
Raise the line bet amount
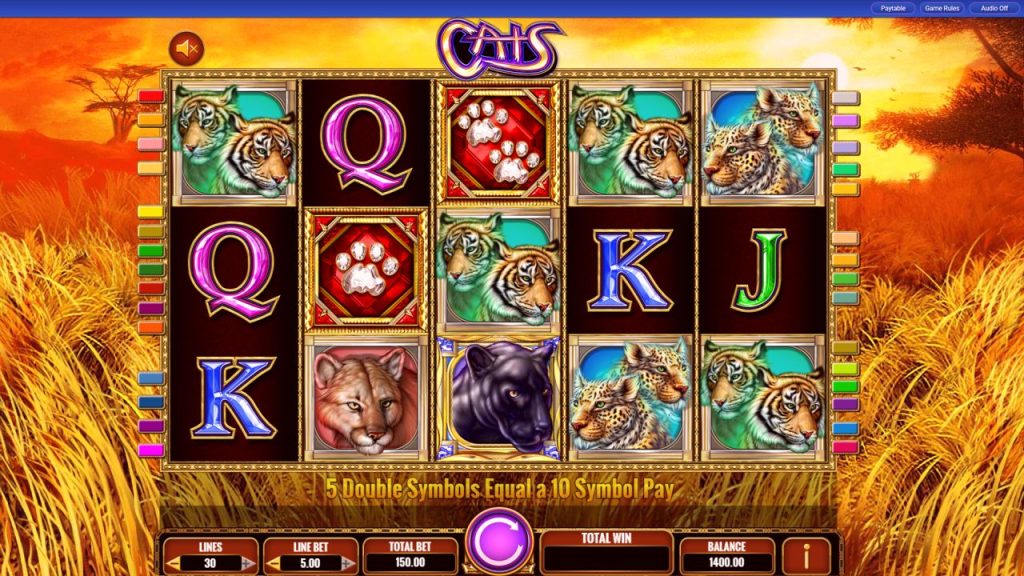point(346,563)
